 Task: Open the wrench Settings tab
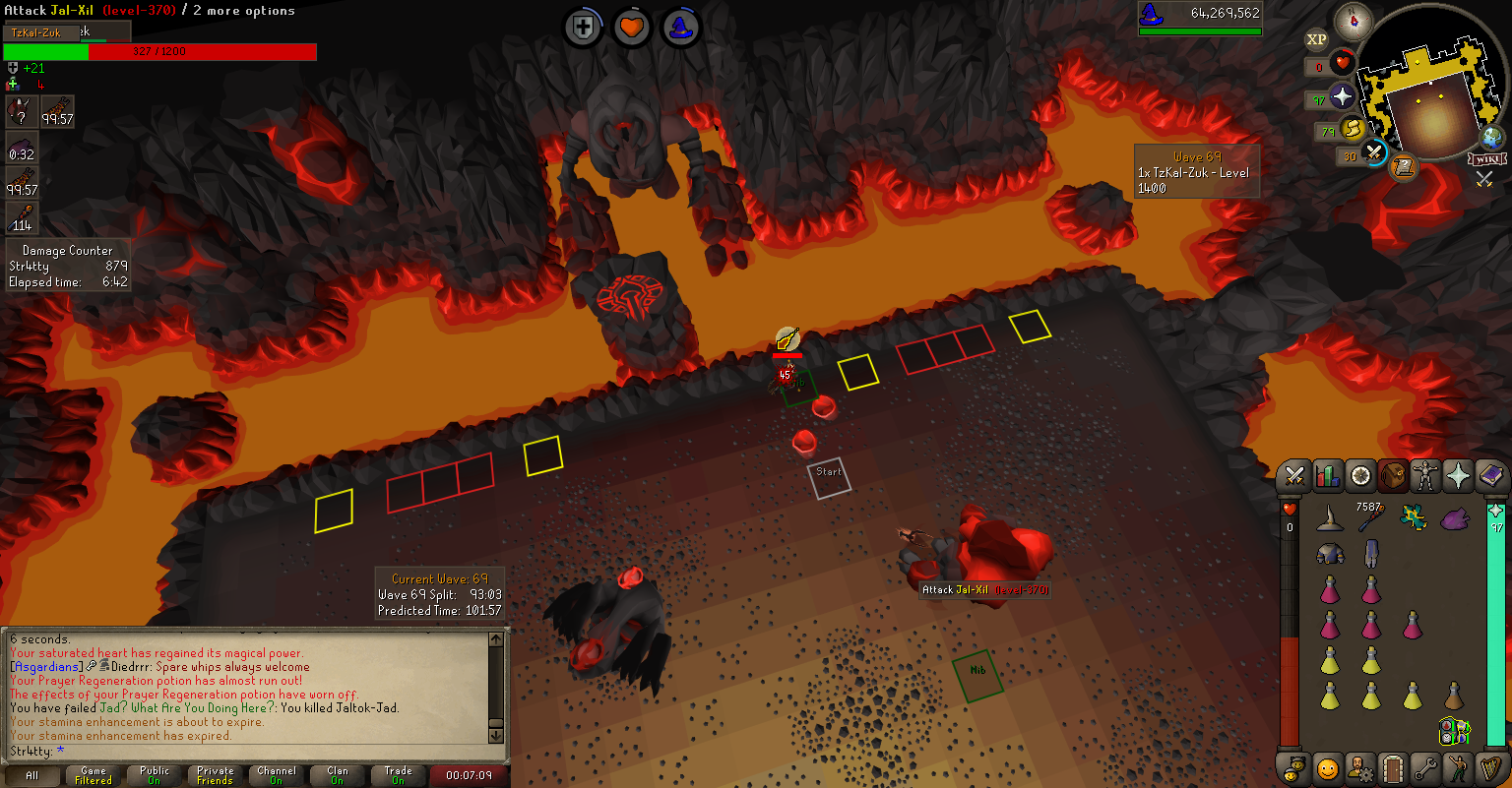click(x=1424, y=766)
